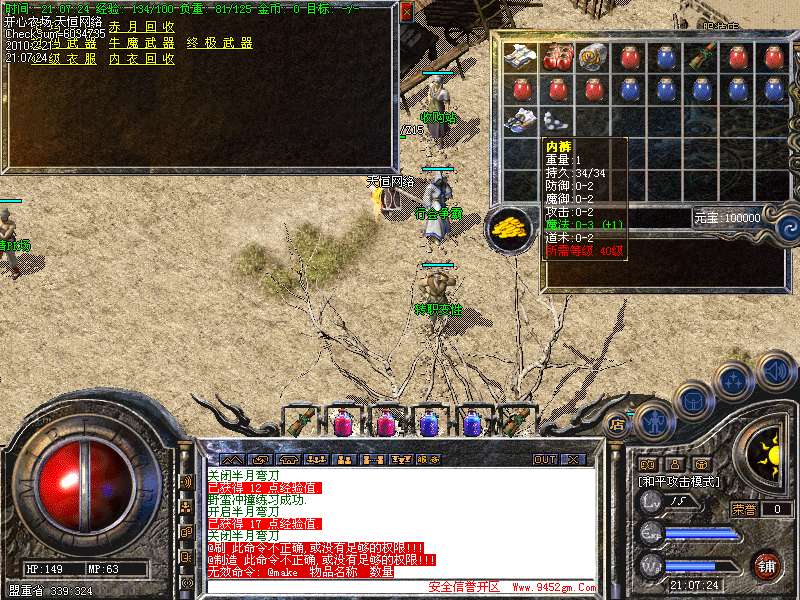Close the chat panel with the X button
The image size is (800, 600).
tap(572, 460)
